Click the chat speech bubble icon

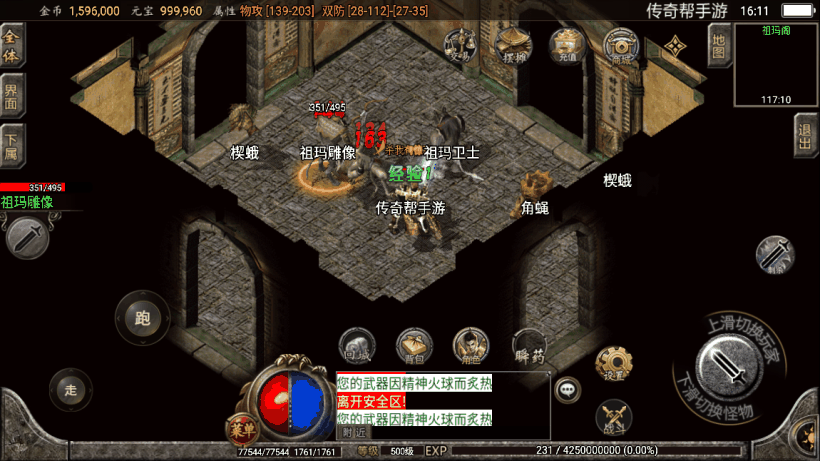click(569, 389)
